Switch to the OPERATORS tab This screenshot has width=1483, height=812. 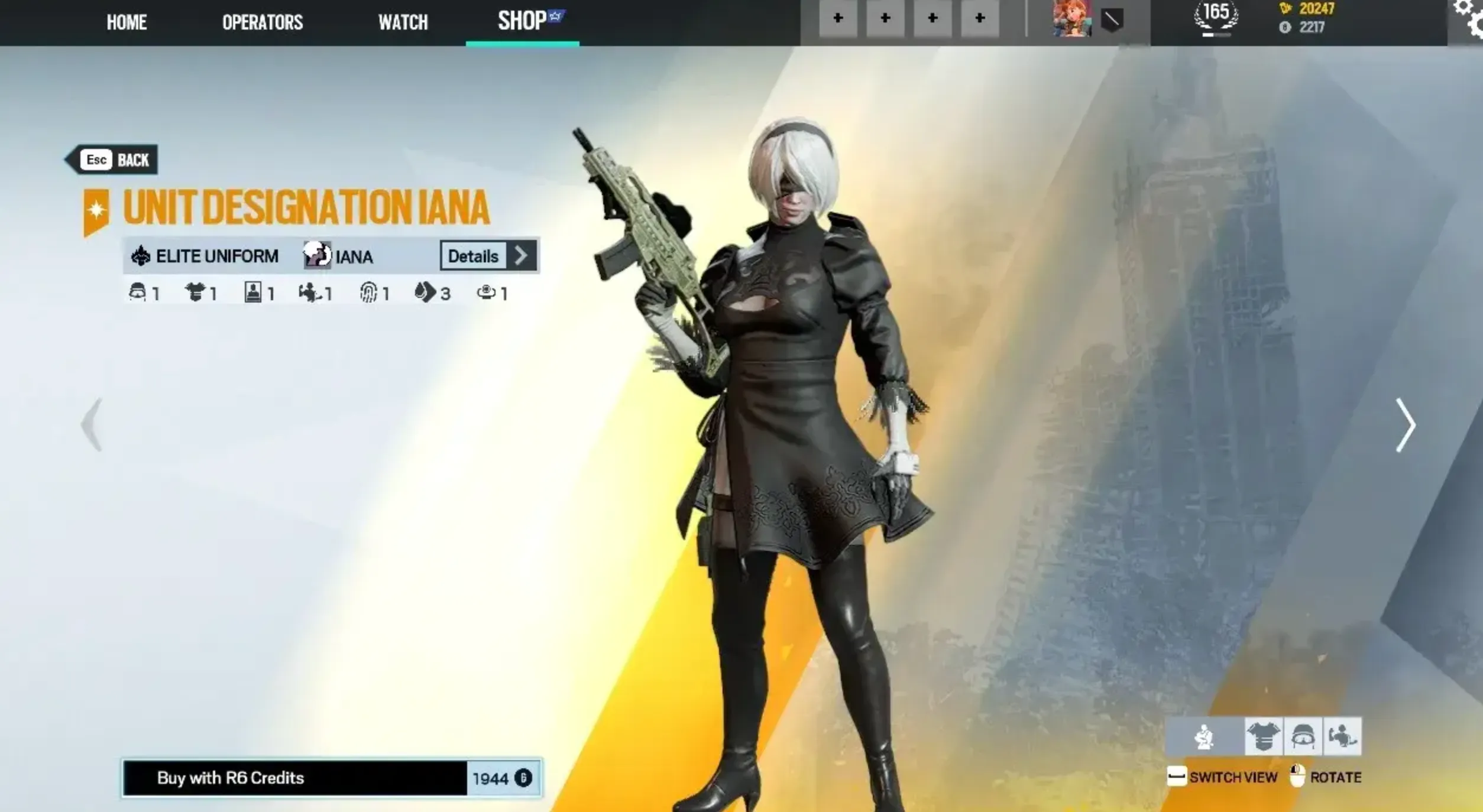tap(263, 22)
